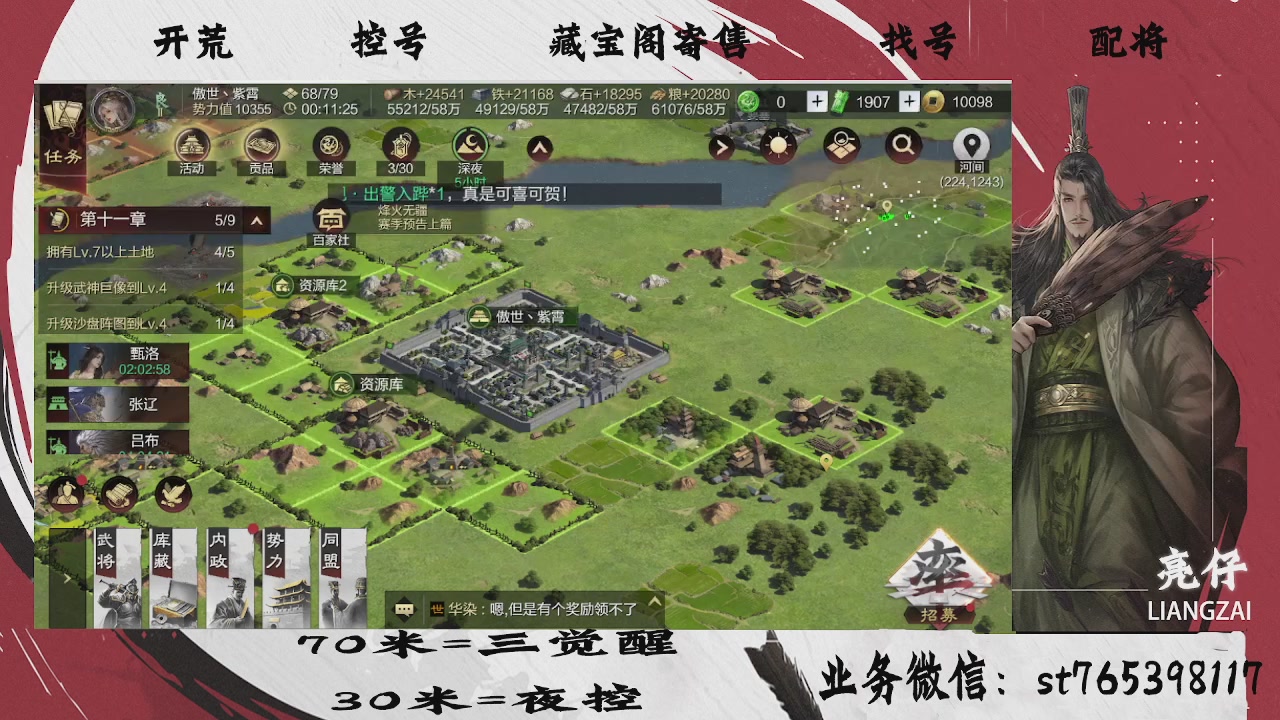The width and height of the screenshot is (1280, 720).
Task: Expand the bottom-left tab strip arrow
Action: coord(68,577)
